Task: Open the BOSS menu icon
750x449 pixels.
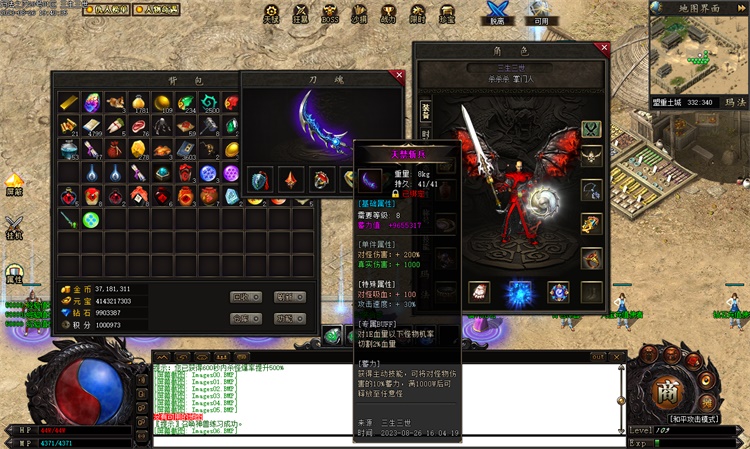Action: pos(330,14)
